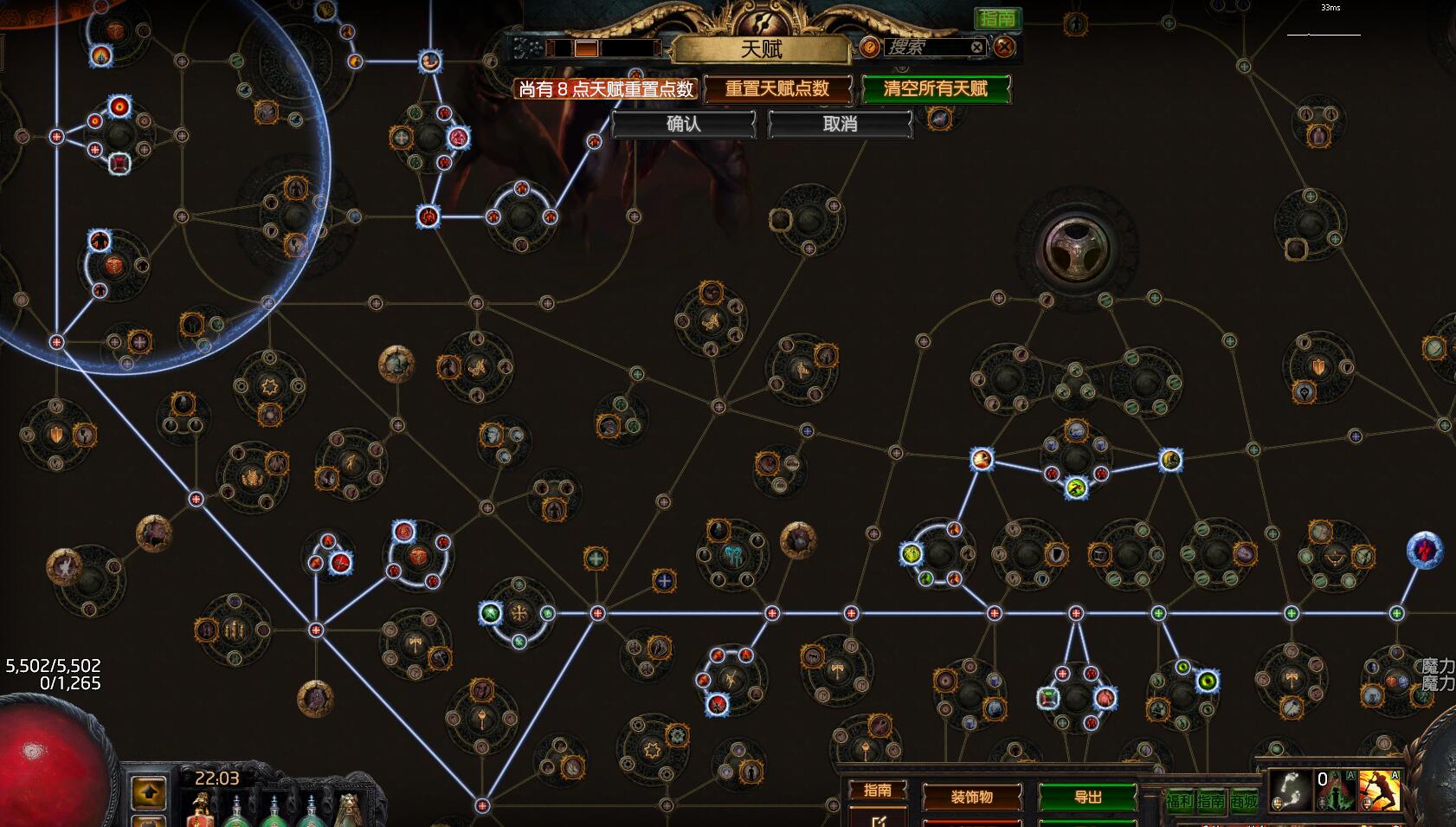Clear the search box text
This screenshot has height=827, width=1456.
pyautogui.click(x=977, y=48)
